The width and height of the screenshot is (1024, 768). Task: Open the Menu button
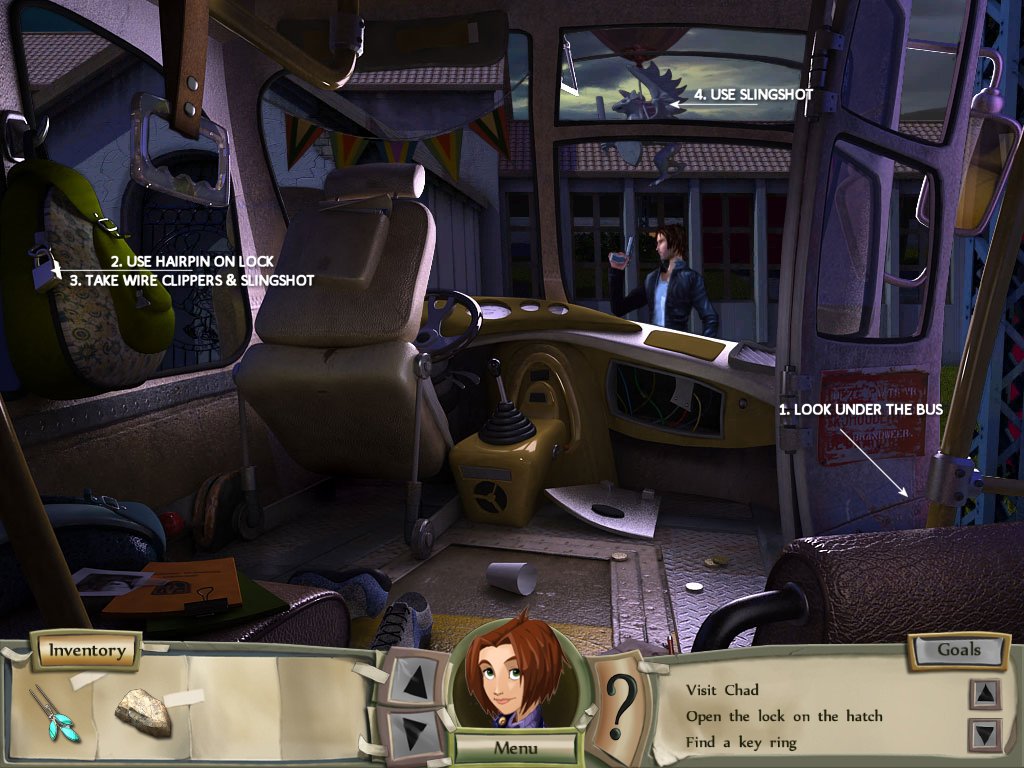pos(515,747)
